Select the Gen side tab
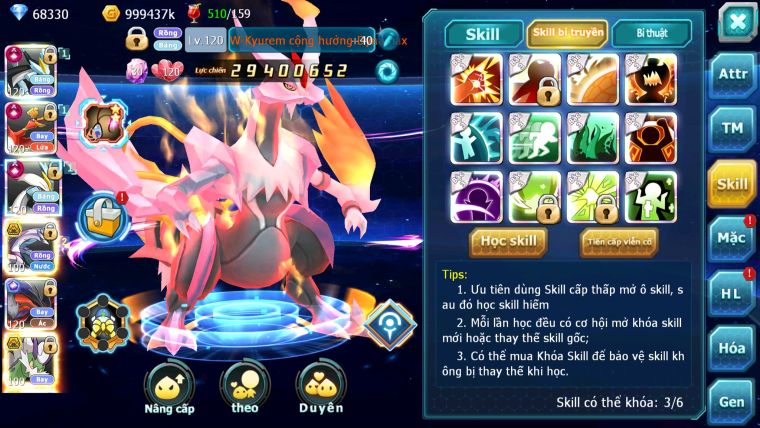760x428 pixels. (x=732, y=401)
